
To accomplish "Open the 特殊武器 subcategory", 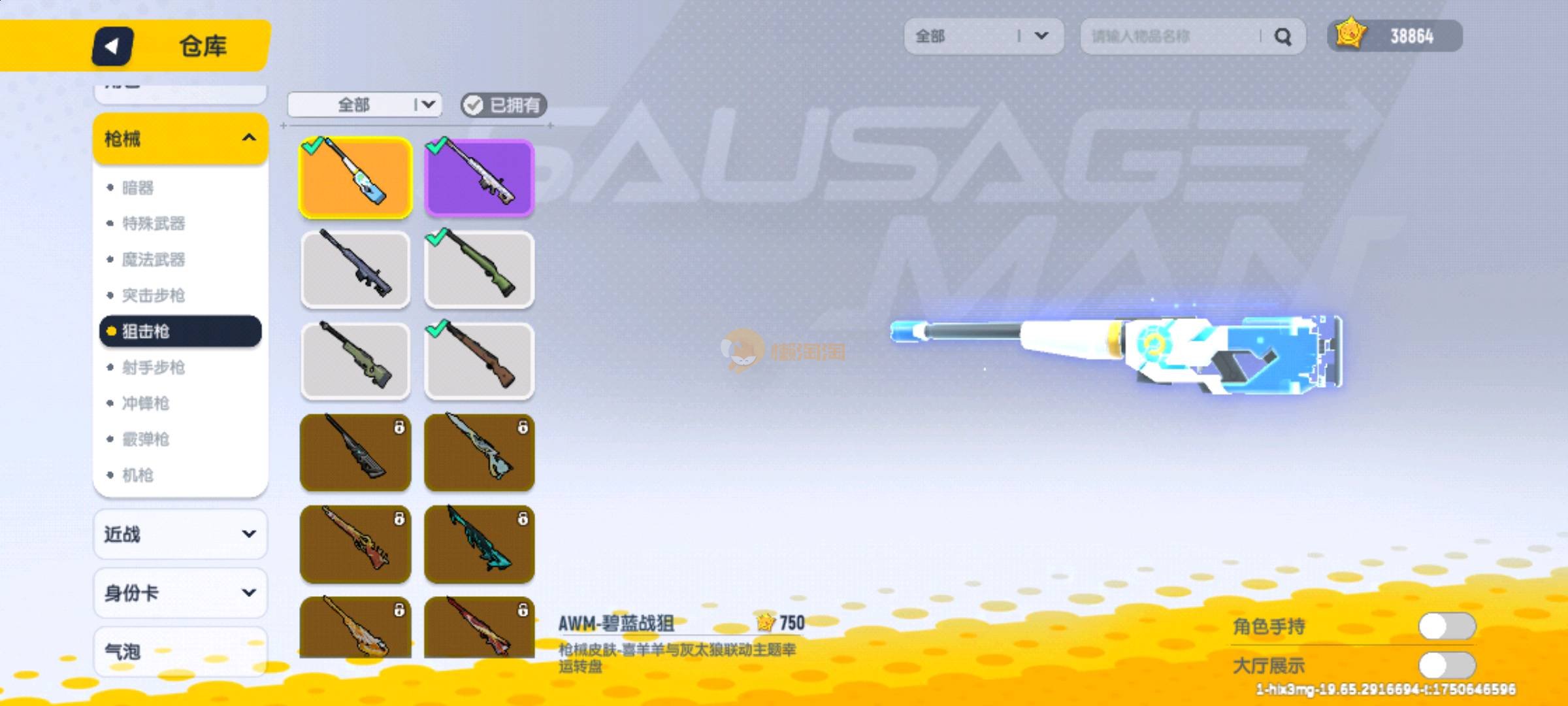I will click(154, 224).
